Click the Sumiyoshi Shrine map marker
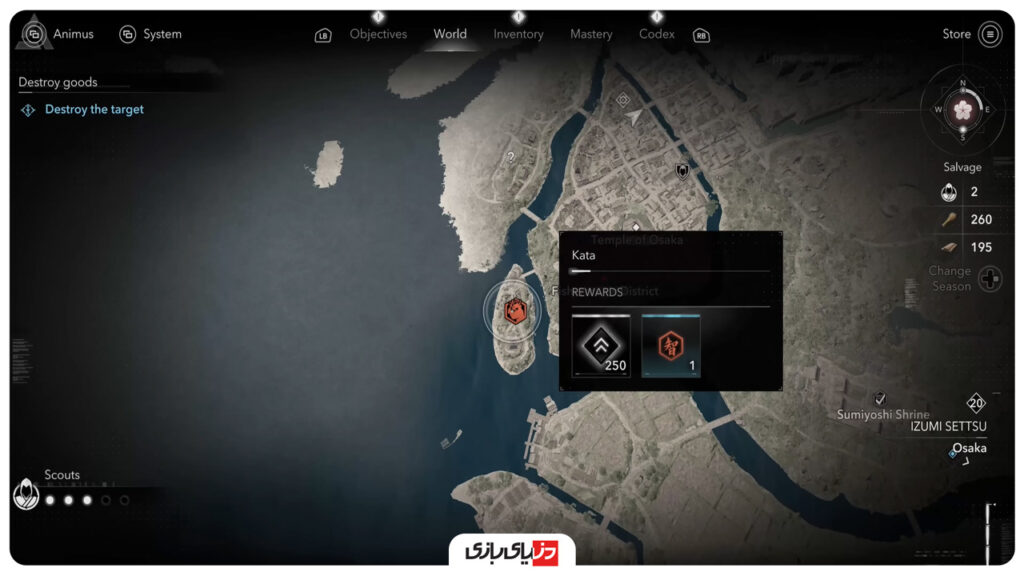The image size is (1024, 576). coord(880,398)
